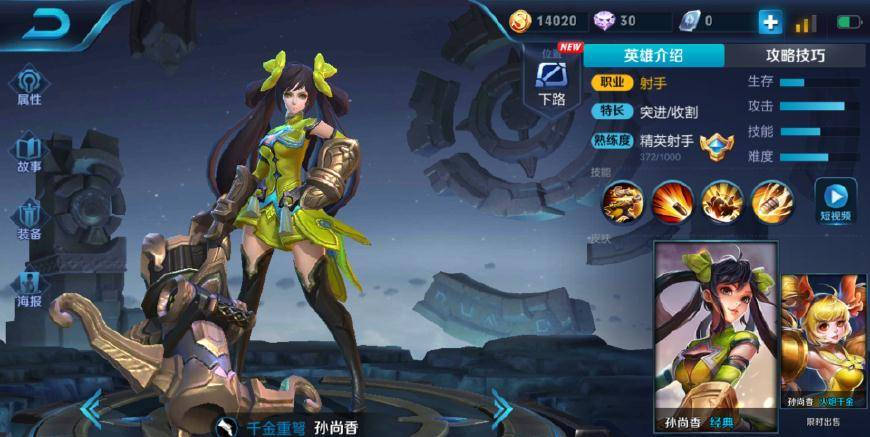Tap the 精英射手 mastery badge
The image size is (870, 437).
715,147
